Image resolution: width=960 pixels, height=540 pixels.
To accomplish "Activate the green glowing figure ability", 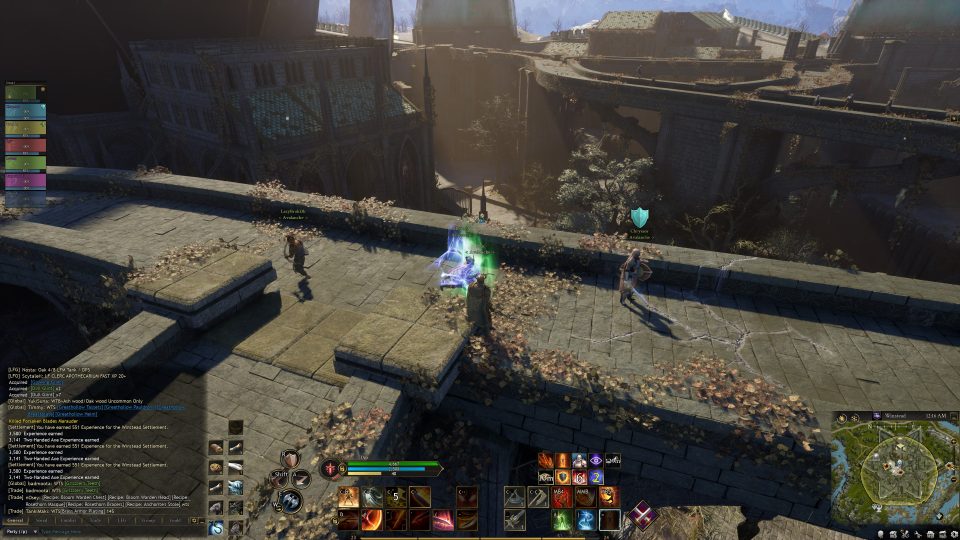I will (561, 520).
